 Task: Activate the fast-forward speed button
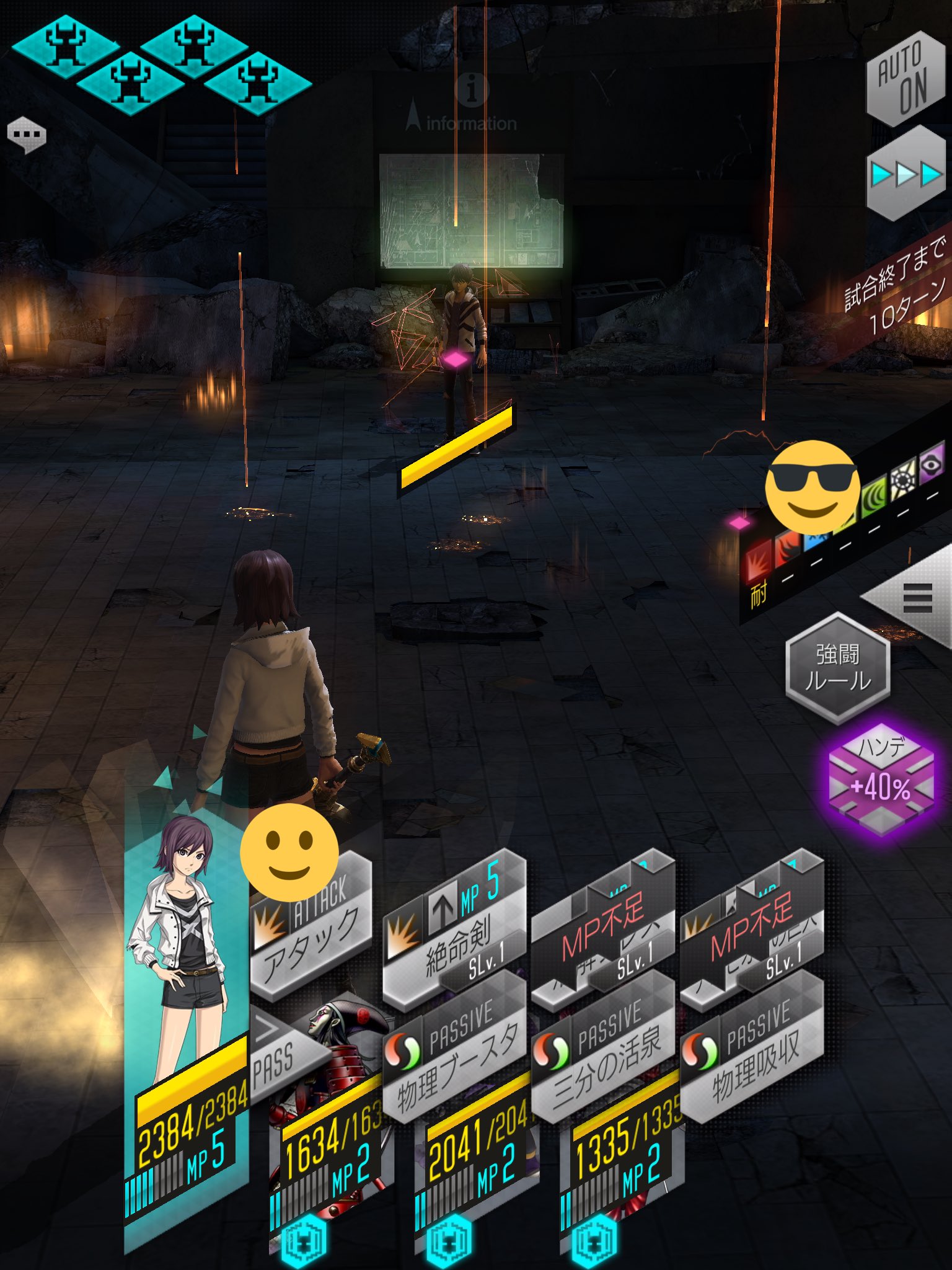point(906,174)
